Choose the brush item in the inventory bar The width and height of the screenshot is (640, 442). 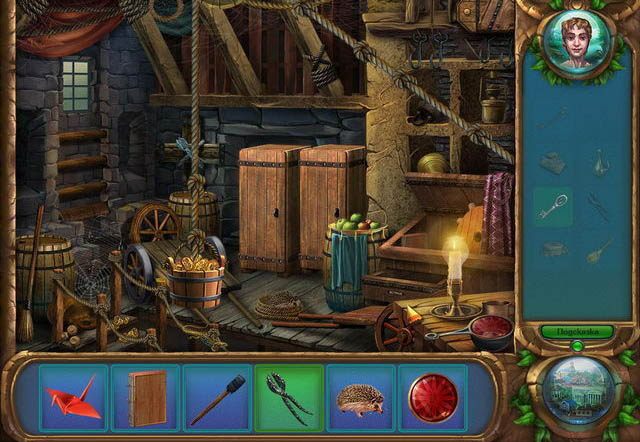tap(217, 397)
